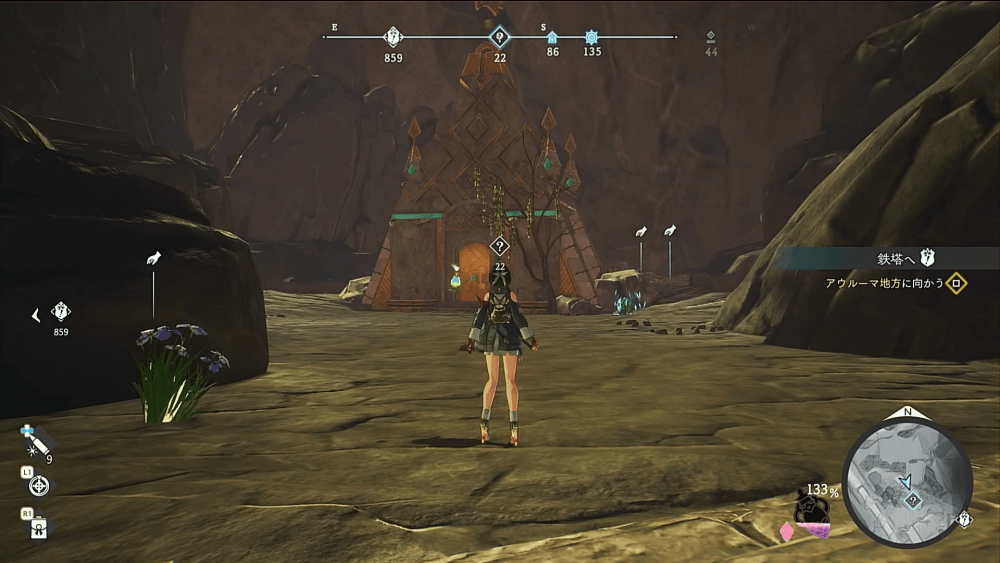Image resolution: width=1000 pixels, height=563 pixels.
Task: Activate the crosshair targeting icon
Action: (x=39, y=486)
